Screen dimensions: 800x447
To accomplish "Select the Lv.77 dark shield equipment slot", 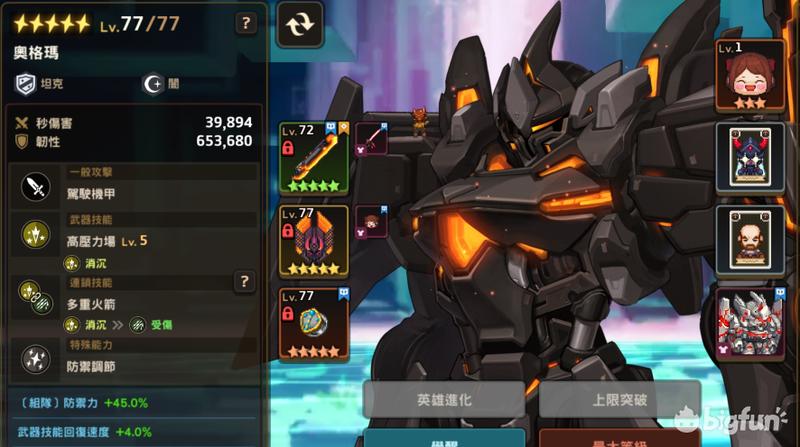I will (313, 241).
